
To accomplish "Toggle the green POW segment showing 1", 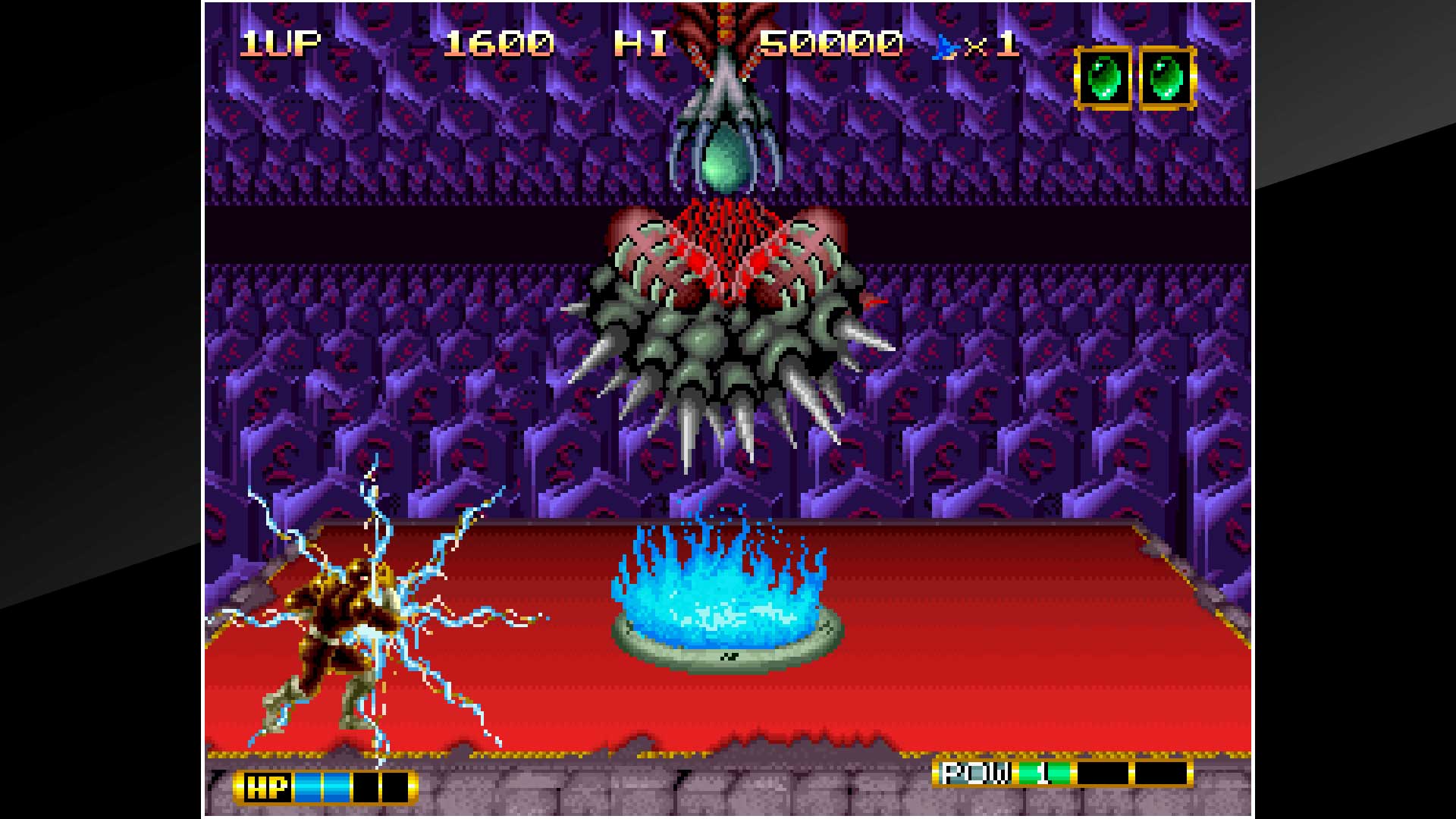I will click(1044, 771).
